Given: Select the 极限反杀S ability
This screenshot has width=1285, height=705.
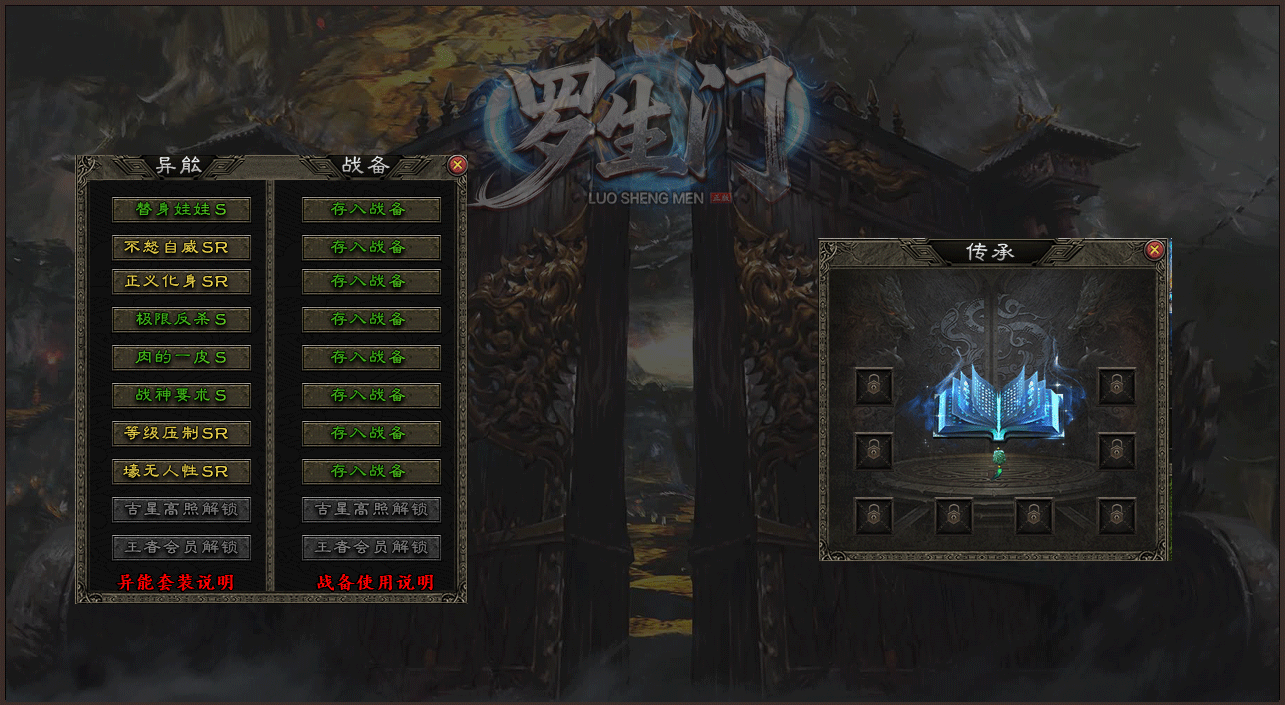Looking at the screenshot, I should (181, 320).
